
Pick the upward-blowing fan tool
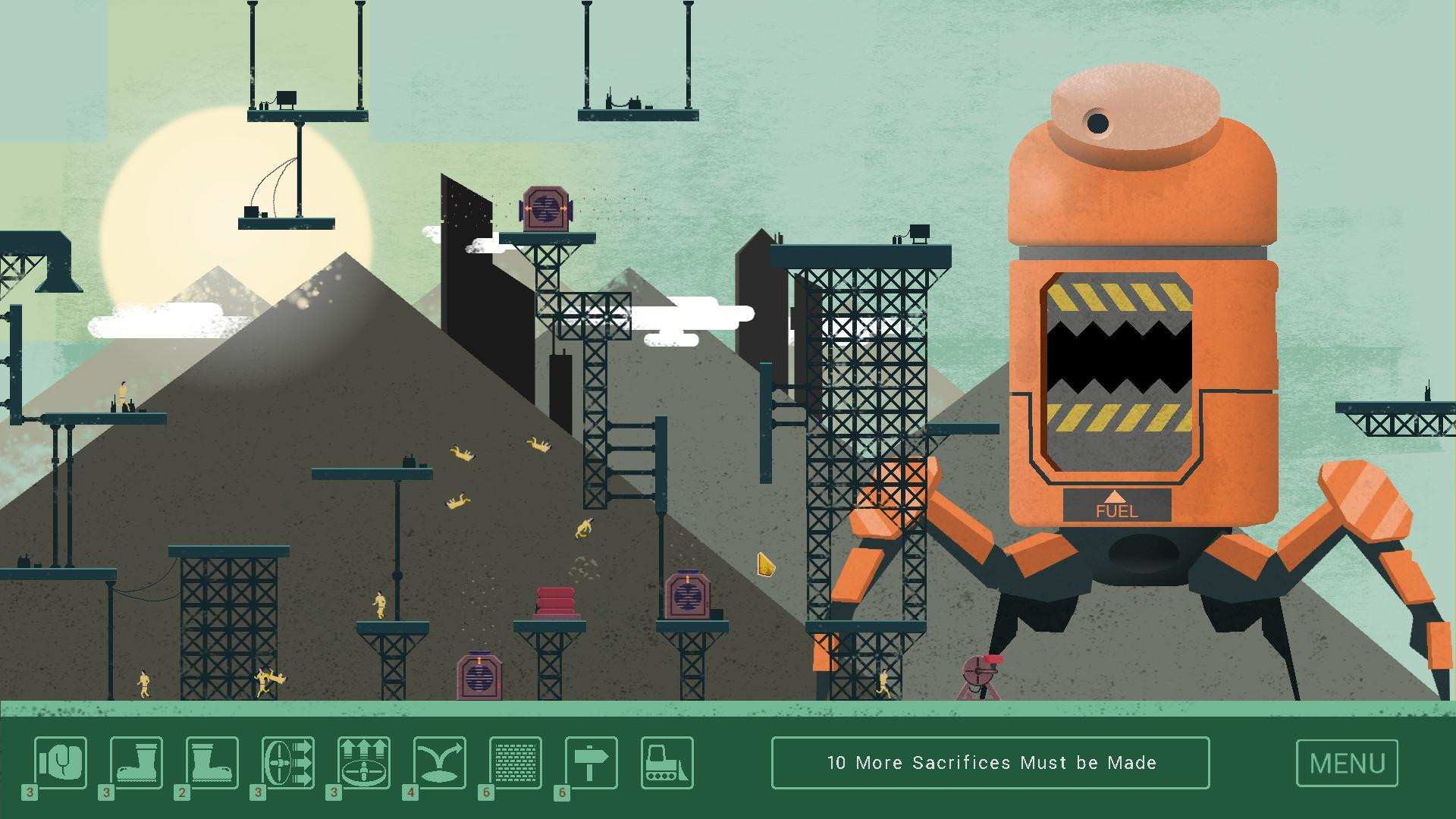tap(364, 763)
